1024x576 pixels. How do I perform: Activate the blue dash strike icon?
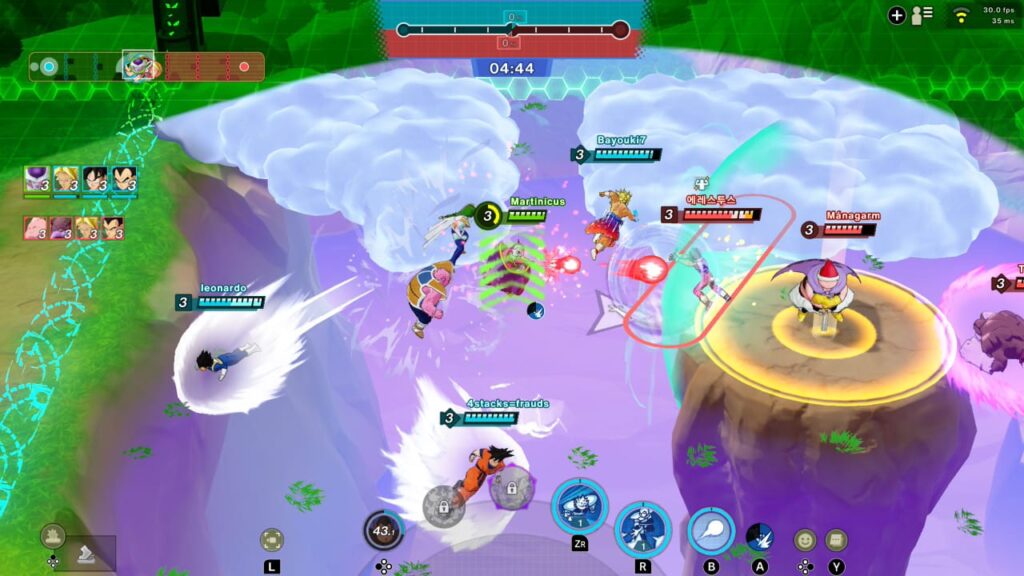click(x=760, y=537)
